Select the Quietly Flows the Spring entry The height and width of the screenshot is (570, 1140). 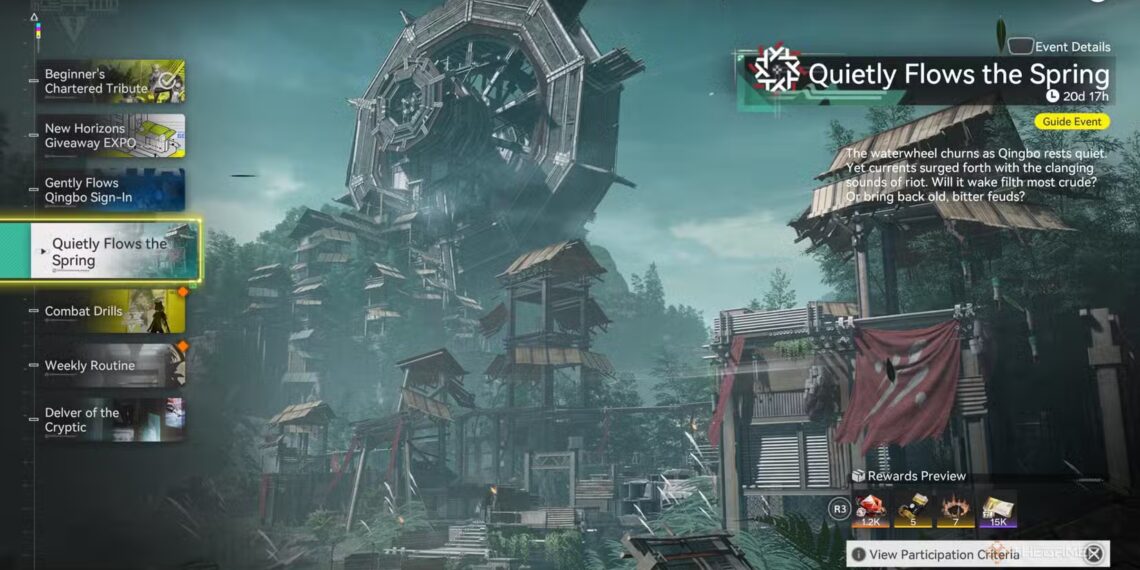pos(115,252)
